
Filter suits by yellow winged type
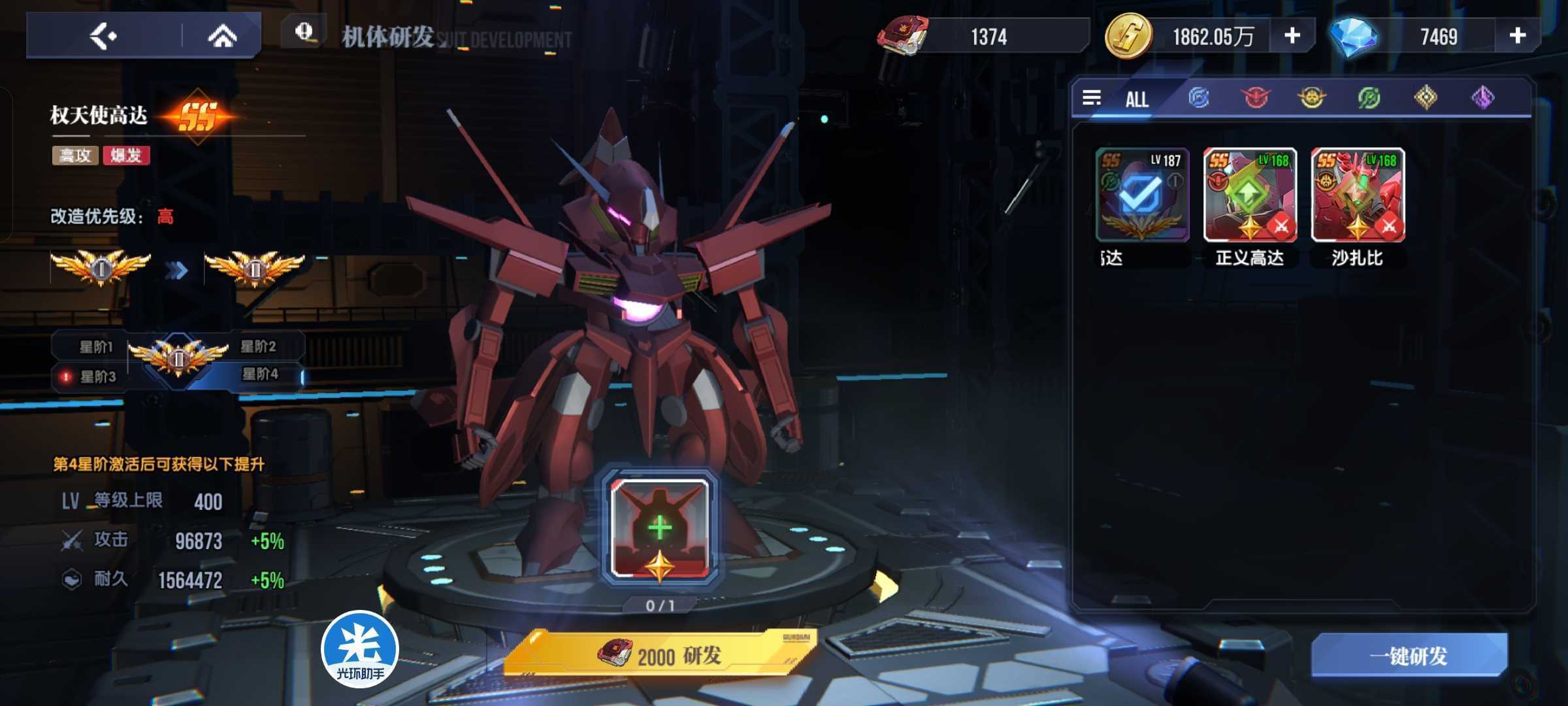coord(1311,98)
